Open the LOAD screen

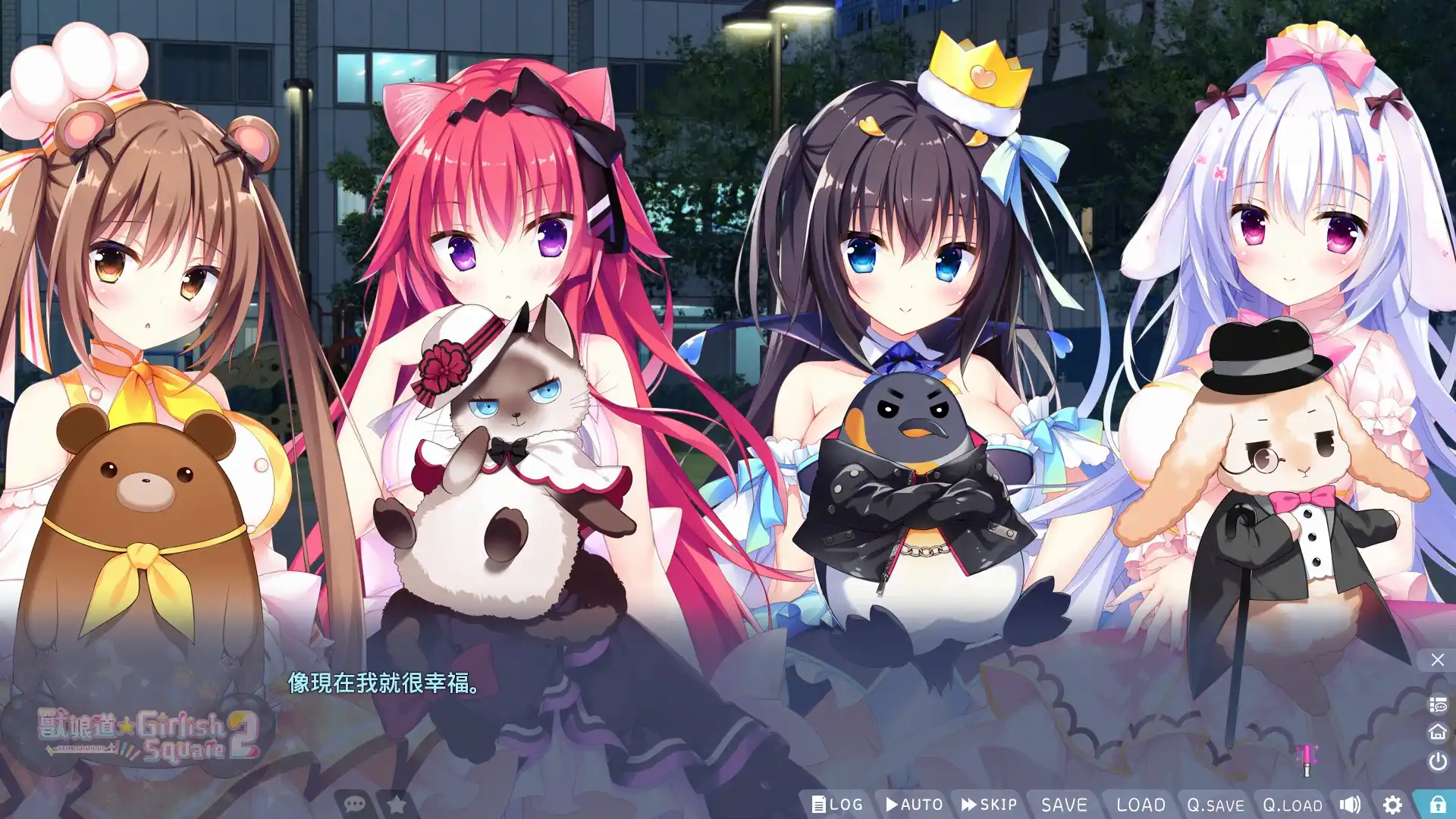tap(1141, 804)
